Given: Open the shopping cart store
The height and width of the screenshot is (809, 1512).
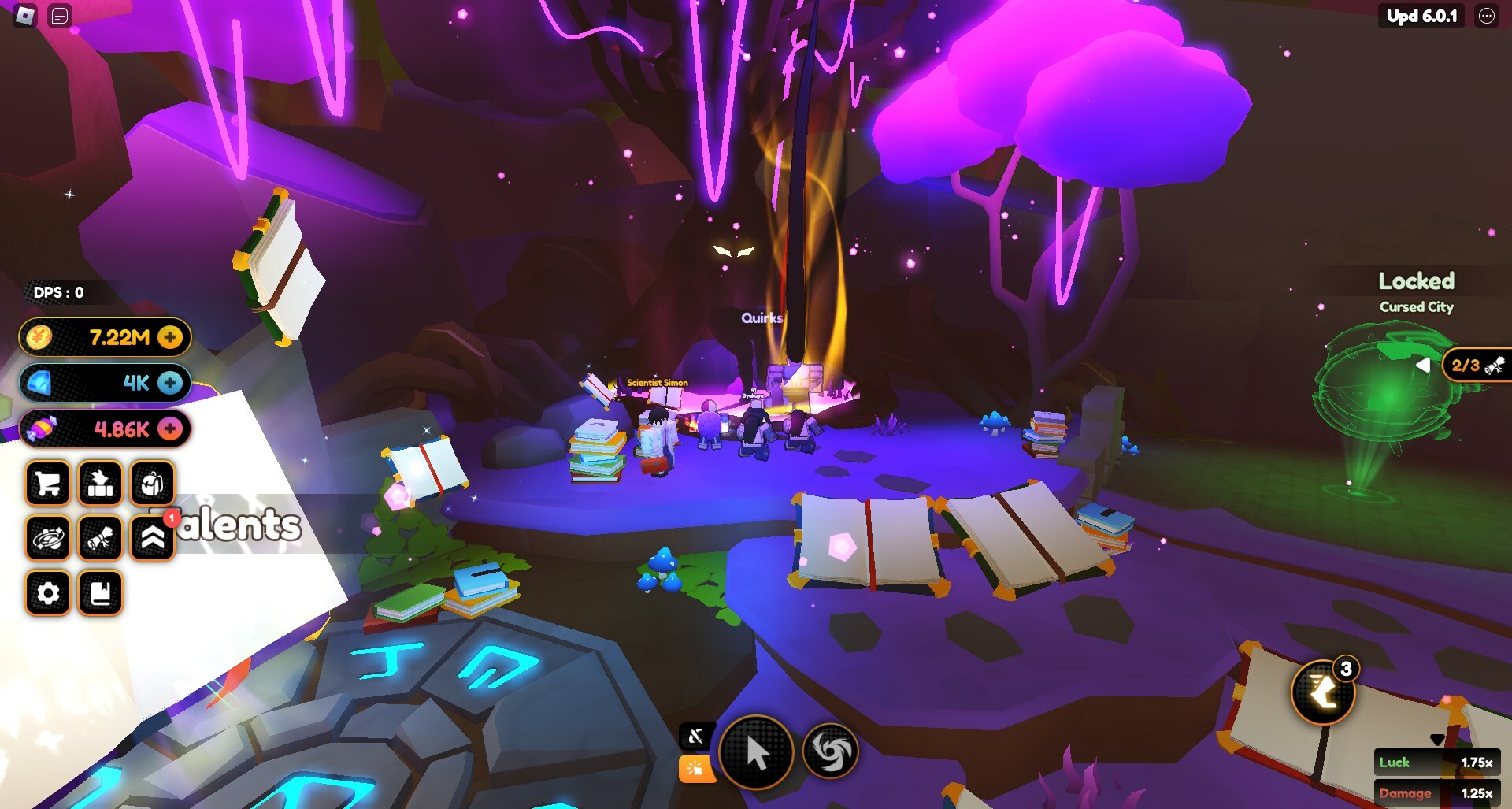Looking at the screenshot, I should coord(48,484).
